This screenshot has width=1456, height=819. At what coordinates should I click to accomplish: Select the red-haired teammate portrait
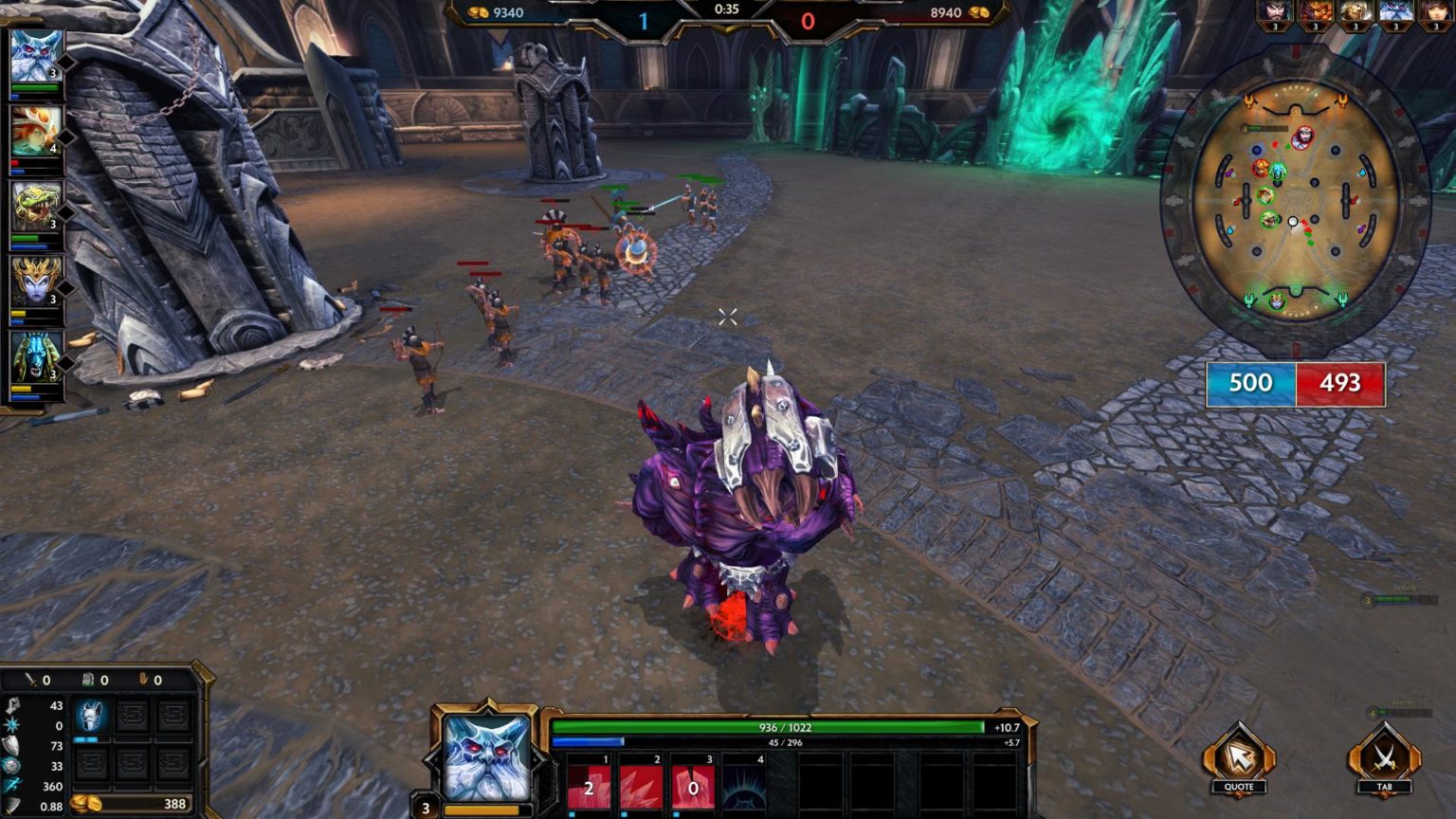(36, 131)
